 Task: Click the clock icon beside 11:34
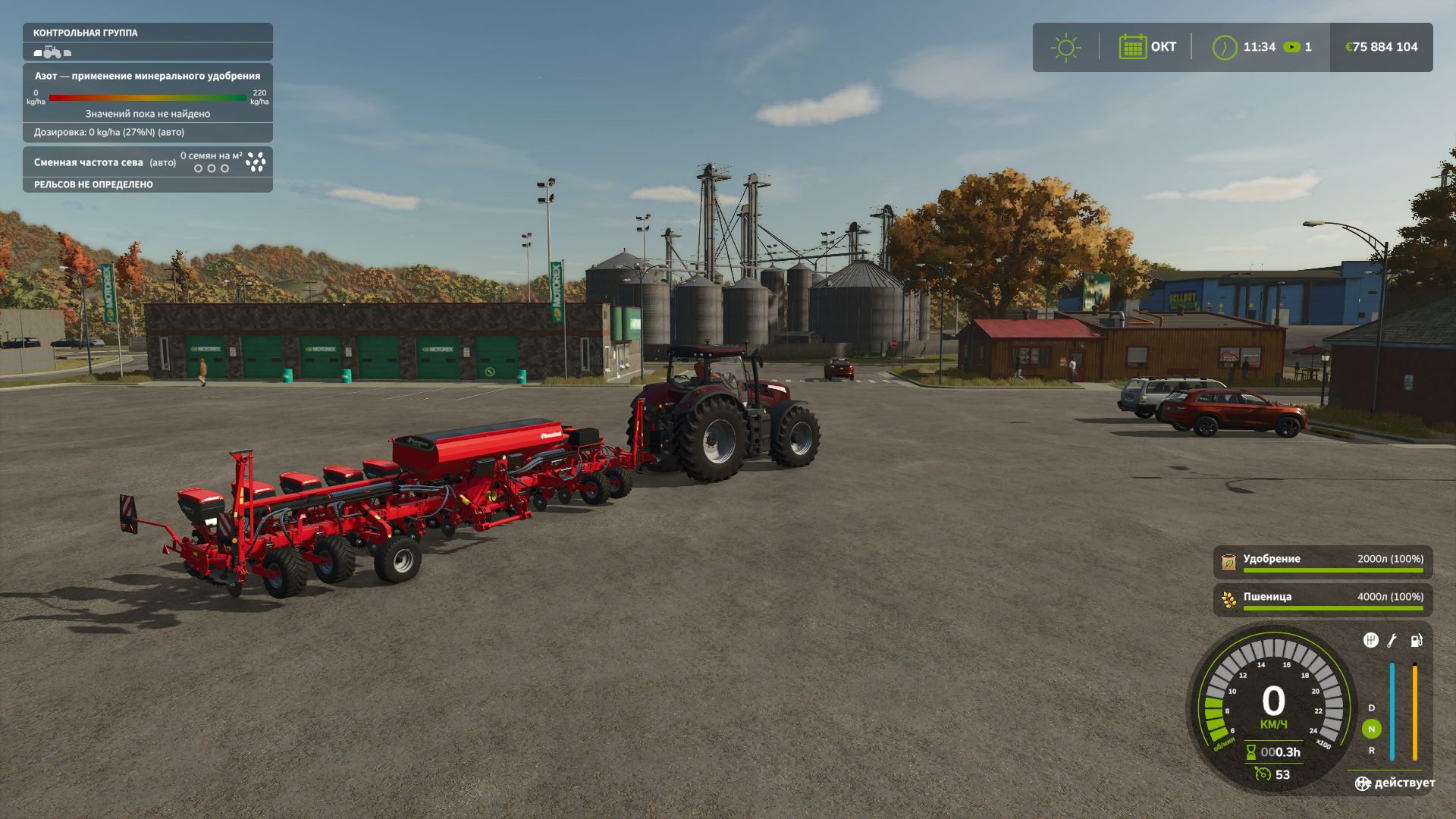click(1224, 47)
